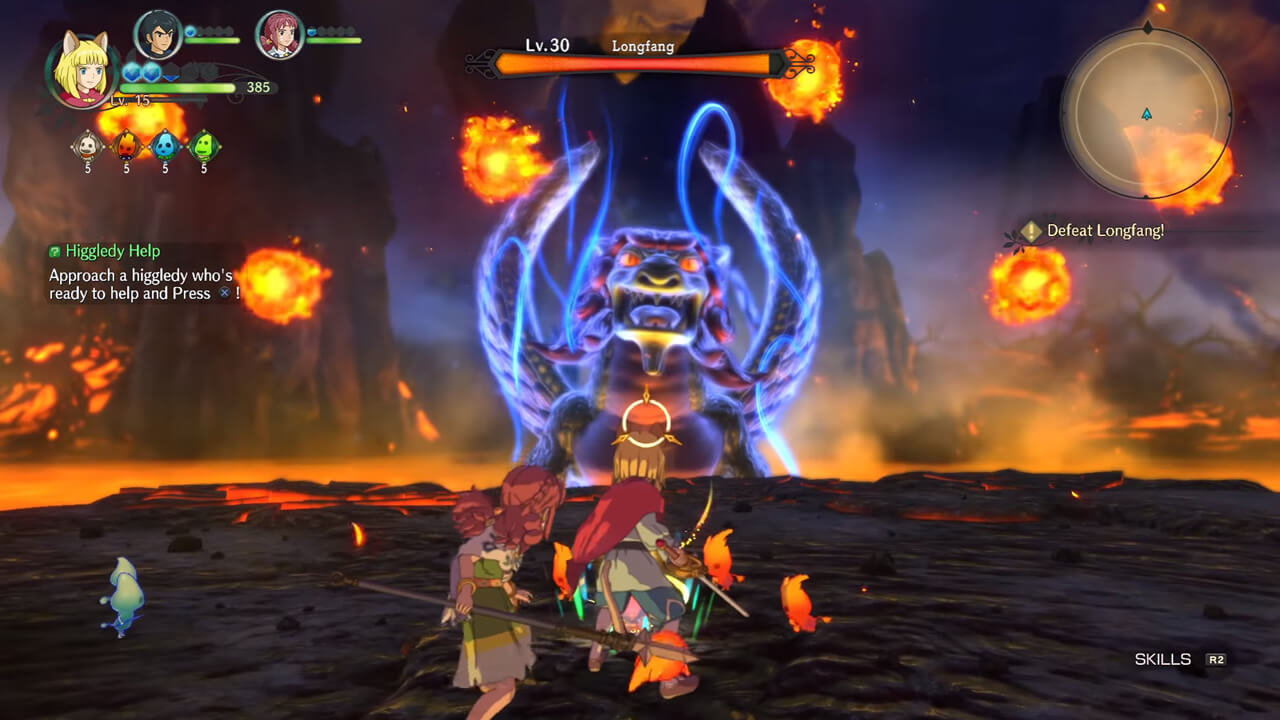Select the blue water higgledy icon

coord(165,146)
